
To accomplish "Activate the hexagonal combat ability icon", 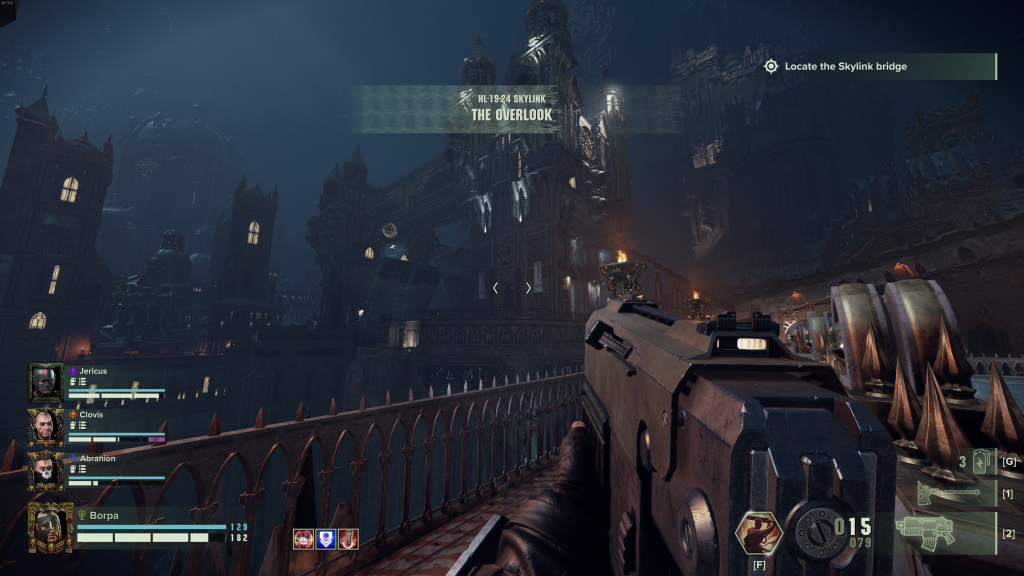I will pos(757,530).
